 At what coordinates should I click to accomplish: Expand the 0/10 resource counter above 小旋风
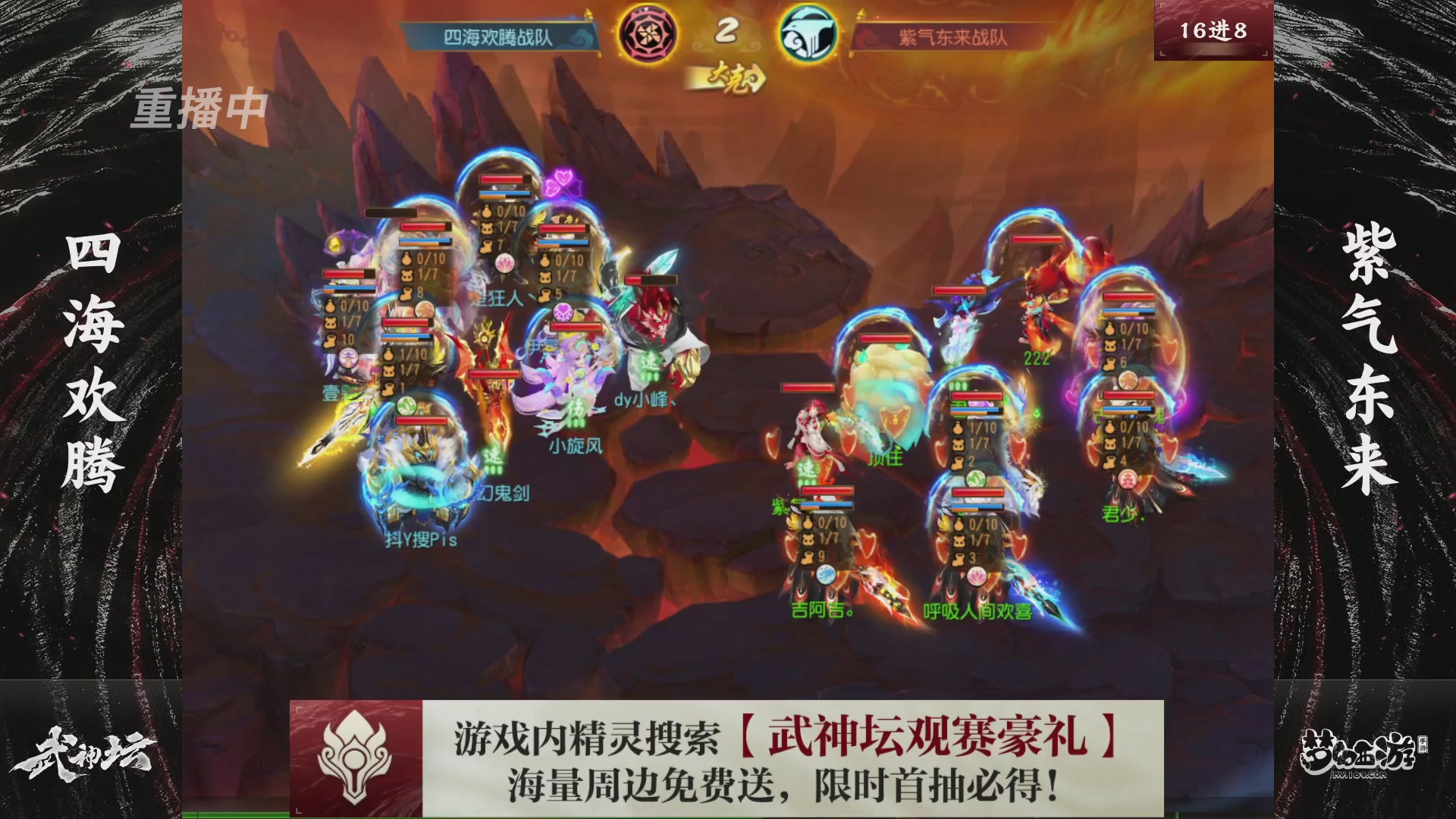570,258
